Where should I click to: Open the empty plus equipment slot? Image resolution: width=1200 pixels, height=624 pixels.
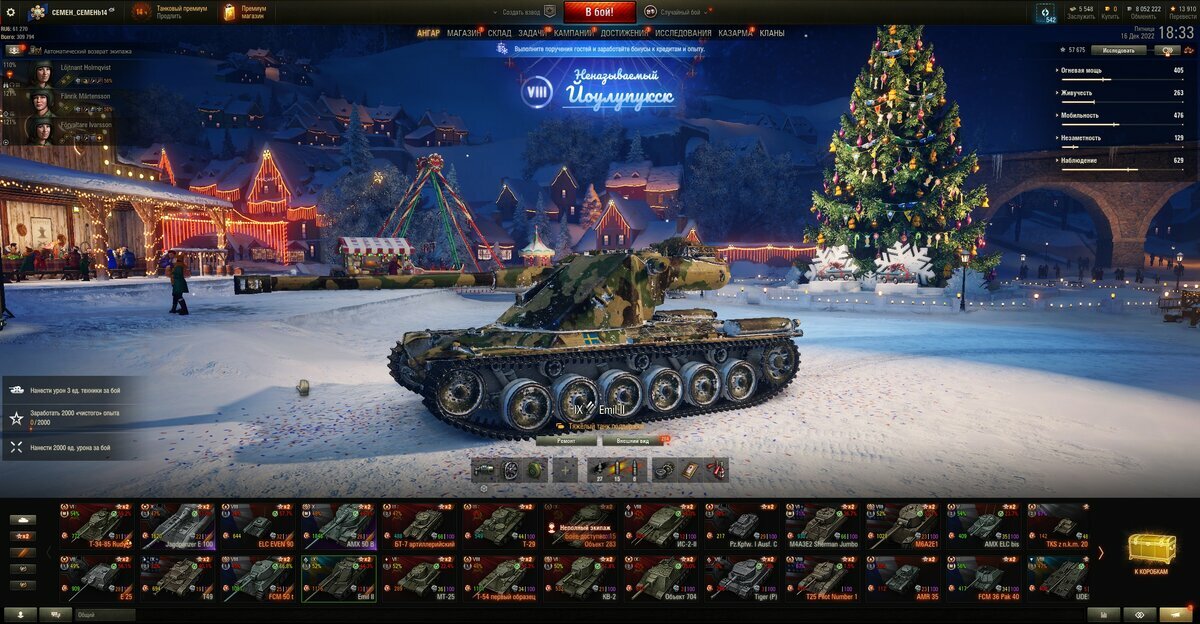click(x=565, y=470)
